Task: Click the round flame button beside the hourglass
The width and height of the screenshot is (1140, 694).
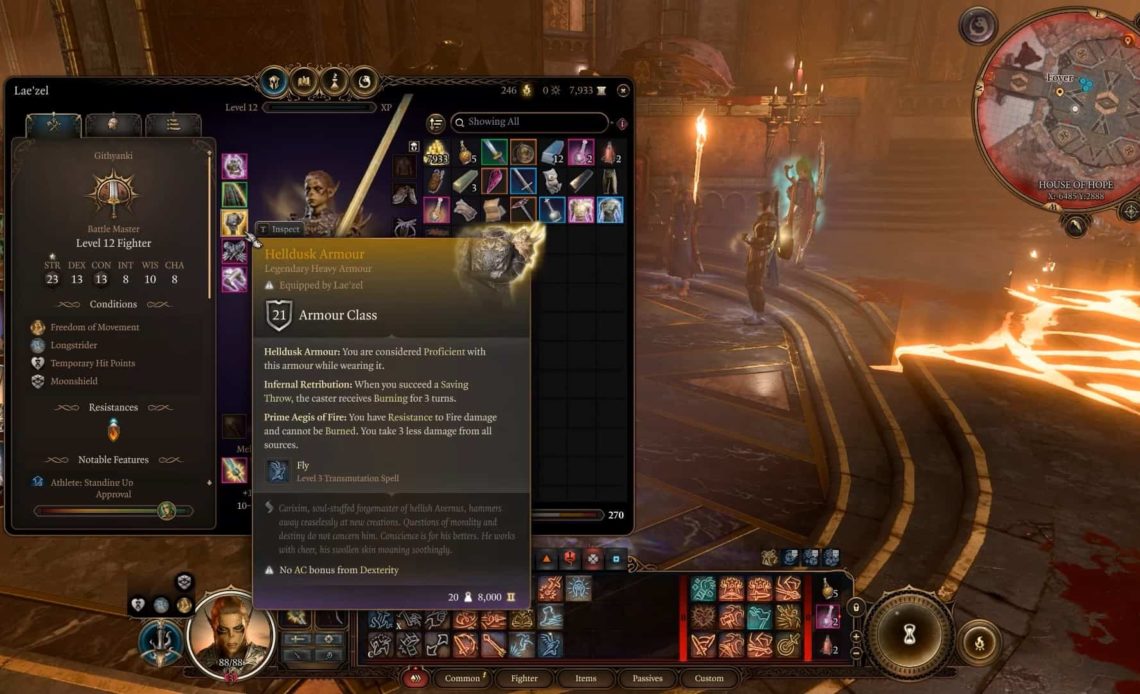Action: pyautogui.click(x=976, y=640)
